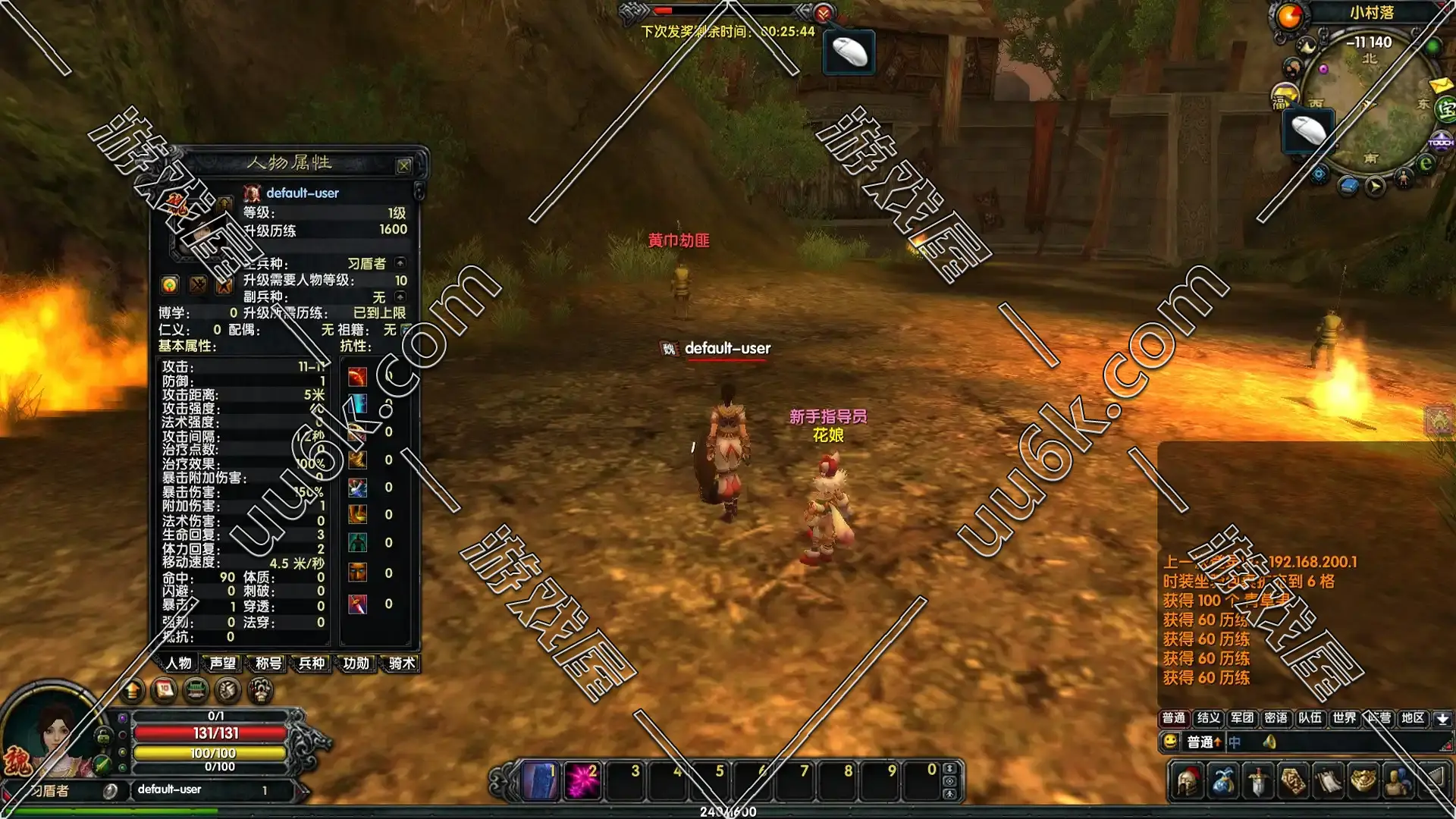Viewport: 1456px width, 819px height.
Task: Activate the pink burst skill in hotbar slot 2
Action: [x=582, y=780]
